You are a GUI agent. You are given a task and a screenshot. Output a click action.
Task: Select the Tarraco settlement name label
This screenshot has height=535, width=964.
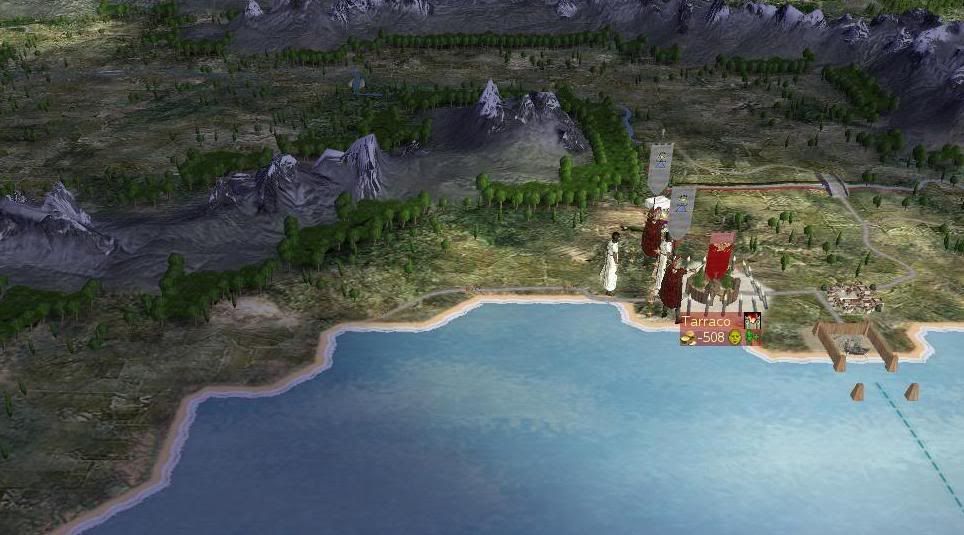(x=709, y=322)
